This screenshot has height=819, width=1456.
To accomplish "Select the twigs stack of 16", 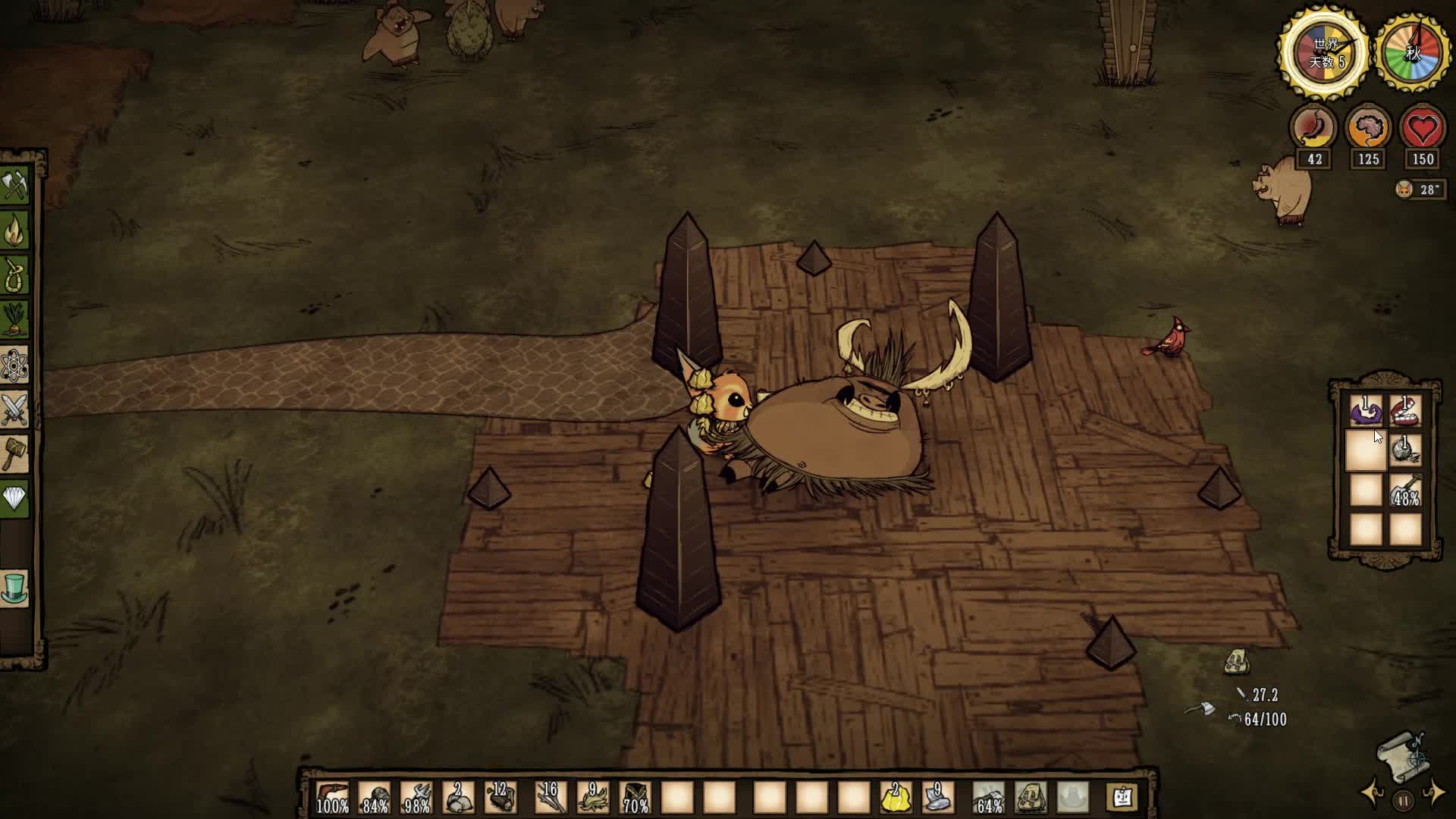I will pos(551,798).
